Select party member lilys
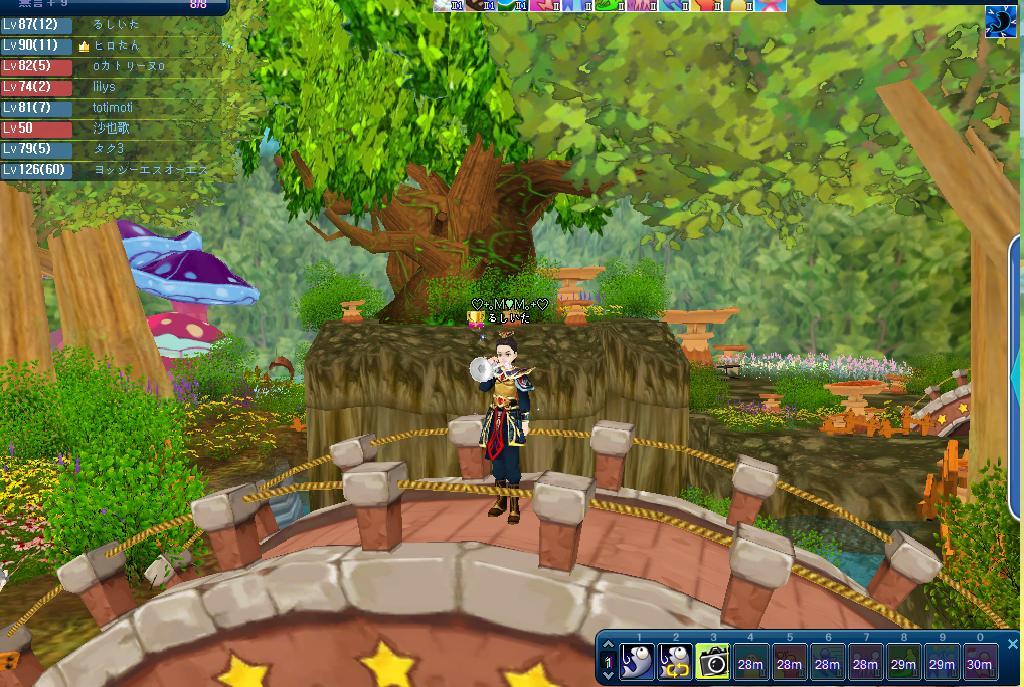Screen dimensions: 1024x687 tap(104, 87)
